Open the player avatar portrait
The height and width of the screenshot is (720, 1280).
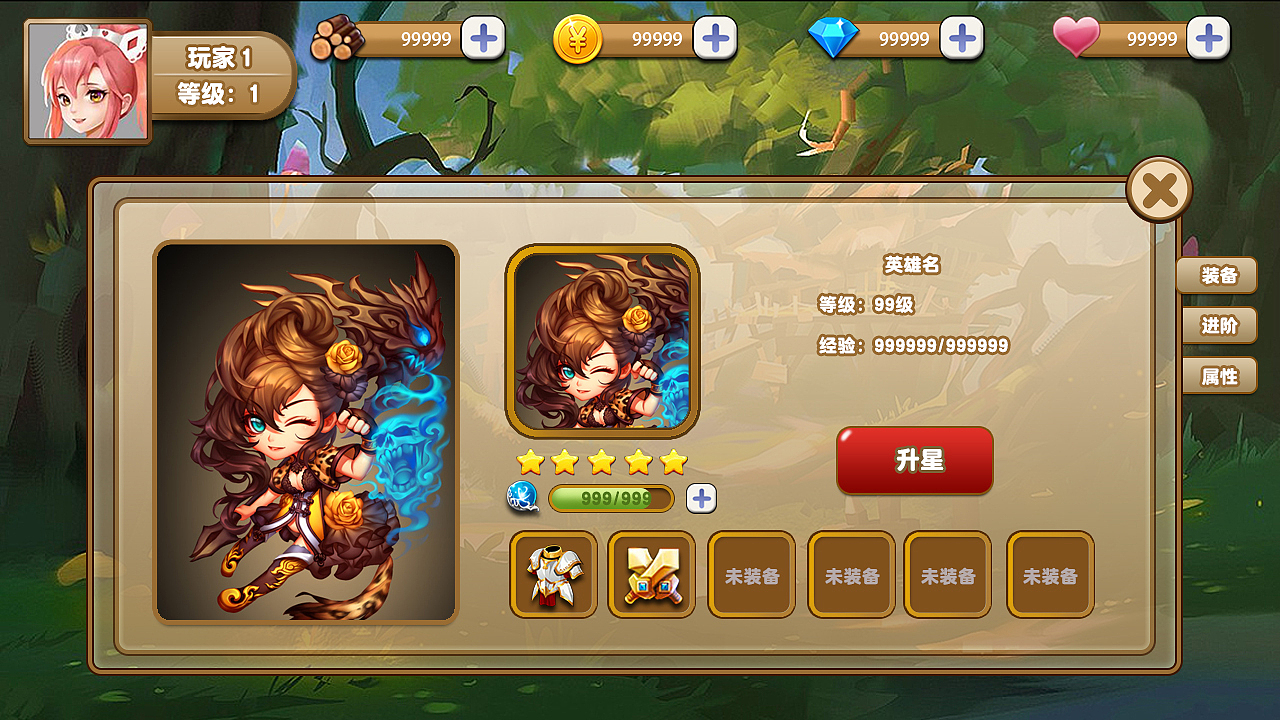coord(86,81)
